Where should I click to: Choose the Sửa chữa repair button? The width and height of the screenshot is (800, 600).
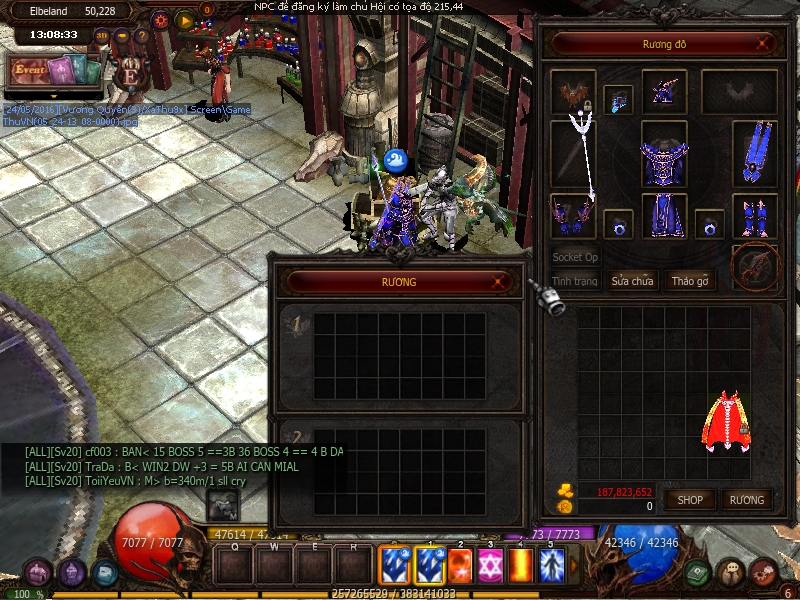[x=632, y=281]
